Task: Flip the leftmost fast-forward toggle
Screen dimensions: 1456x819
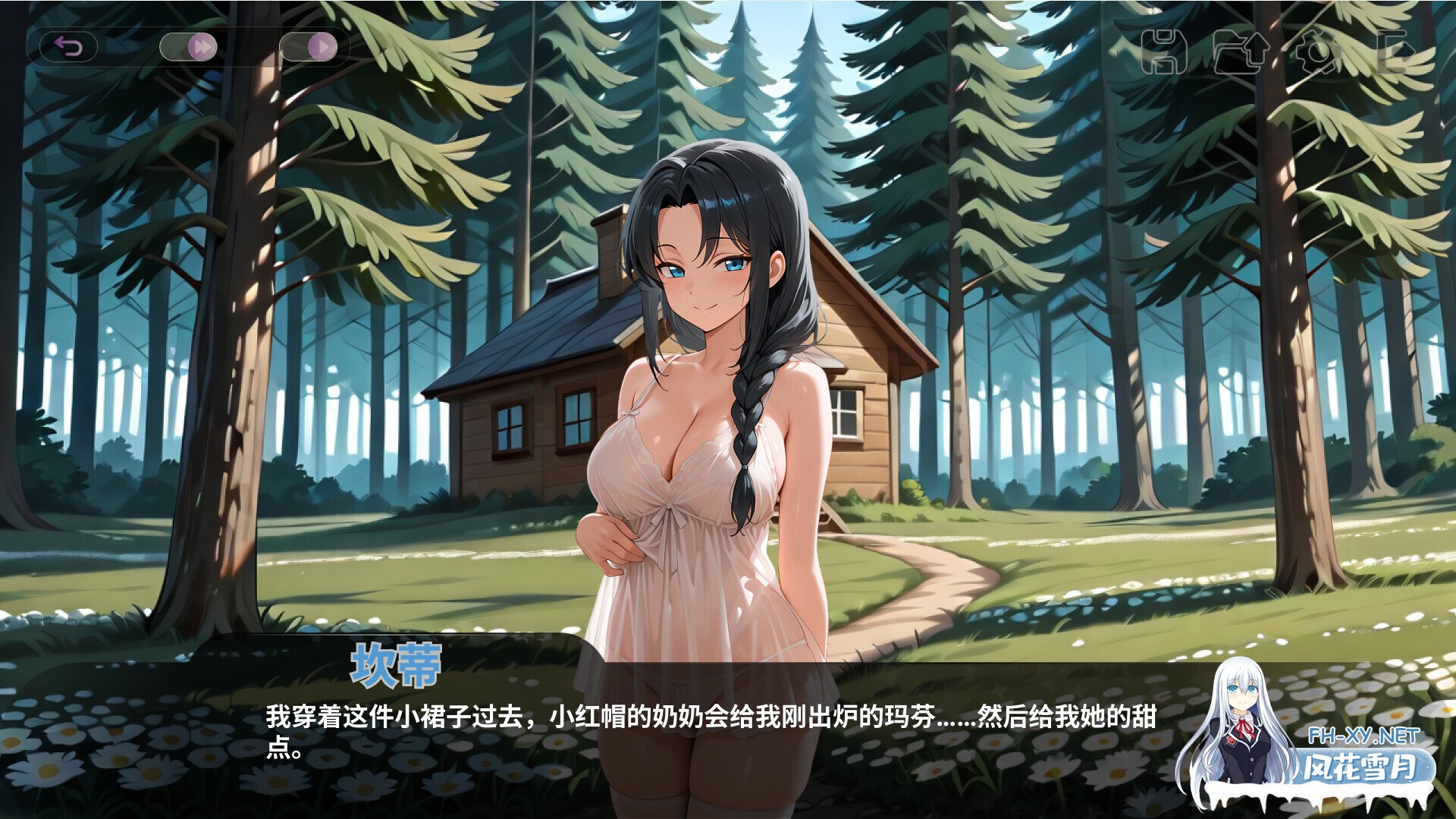Action: point(188,45)
